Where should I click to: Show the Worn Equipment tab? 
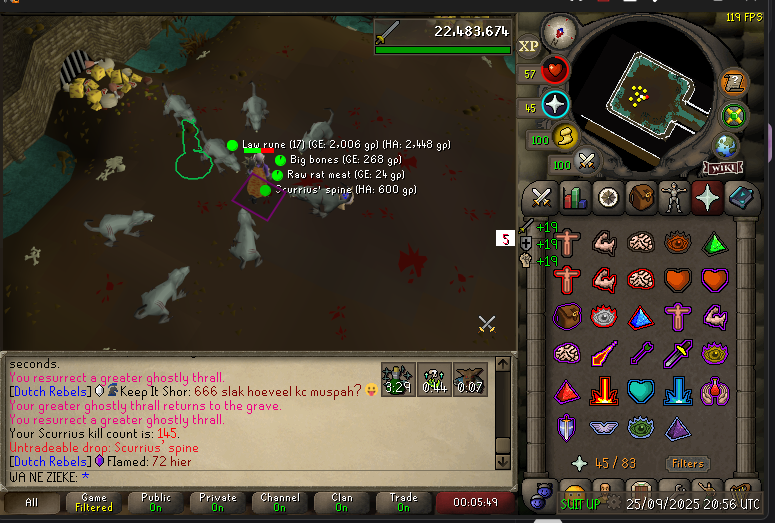click(674, 198)
